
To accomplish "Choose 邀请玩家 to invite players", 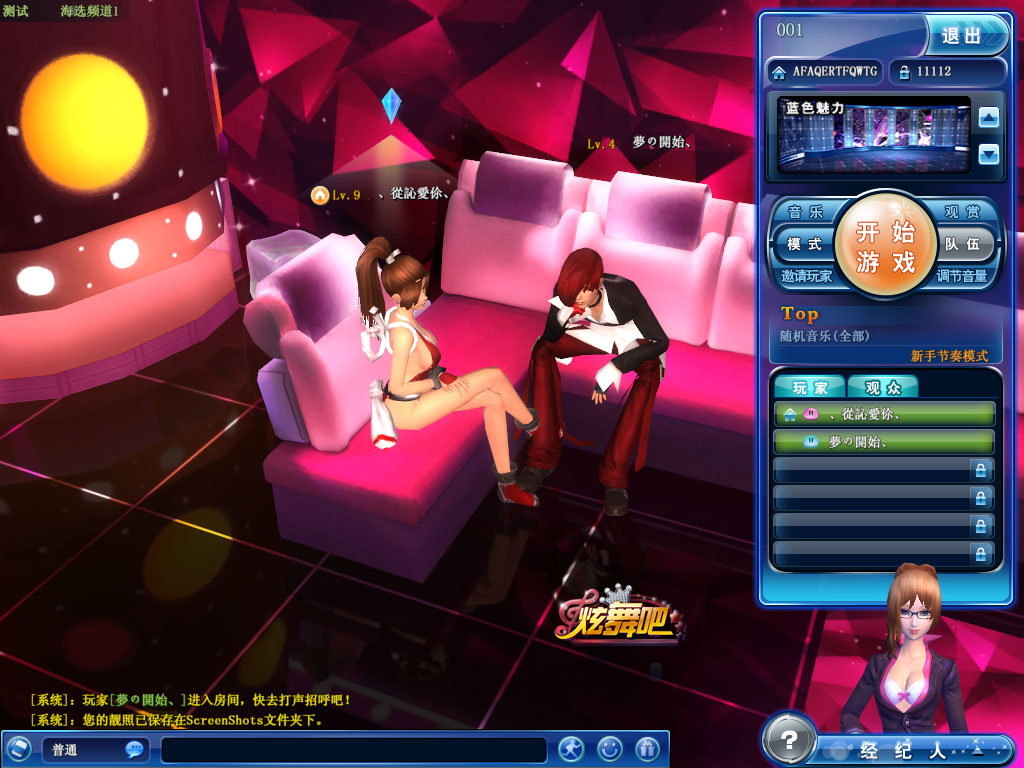I will coord(807,276).
